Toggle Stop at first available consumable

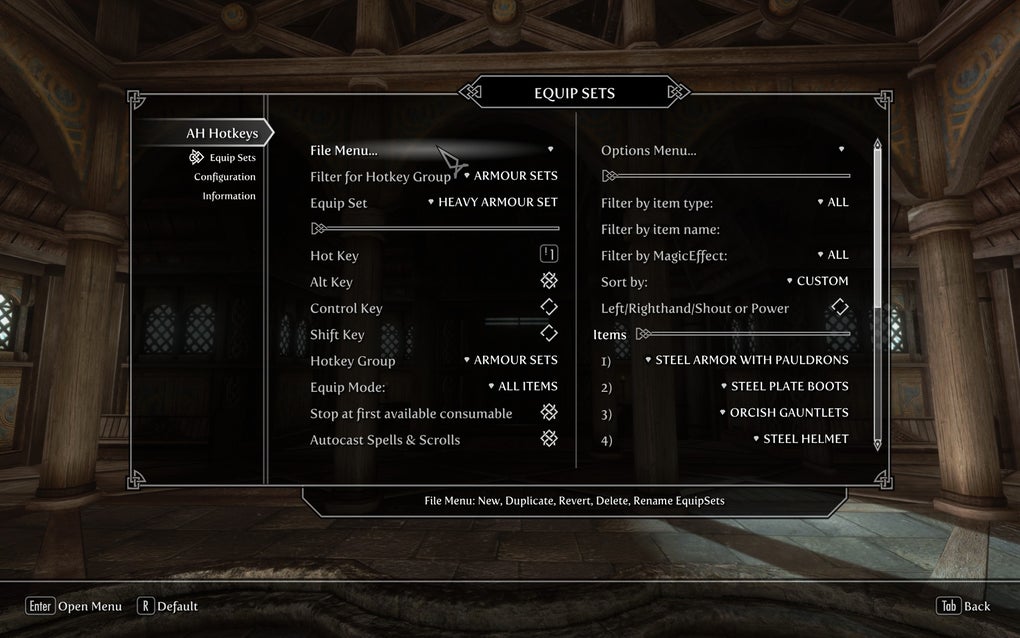point(549,413)
